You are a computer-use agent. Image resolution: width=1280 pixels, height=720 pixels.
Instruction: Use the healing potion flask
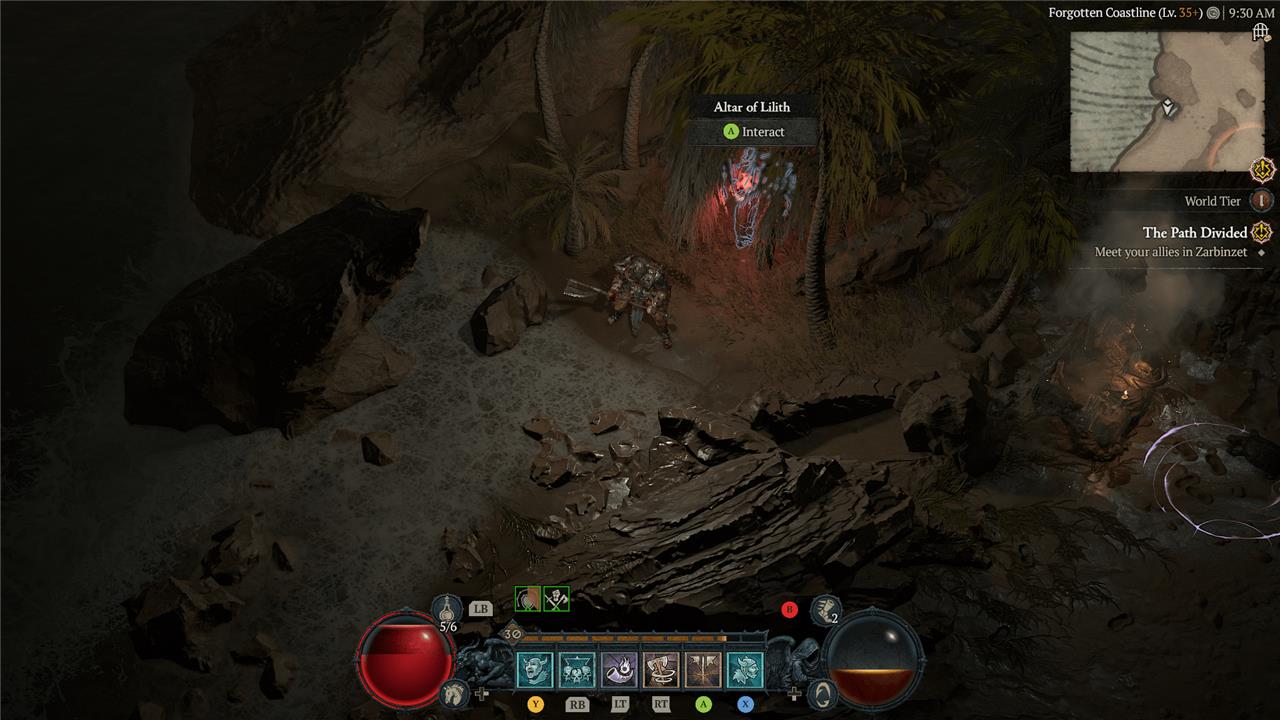click(x=447, y=608)
